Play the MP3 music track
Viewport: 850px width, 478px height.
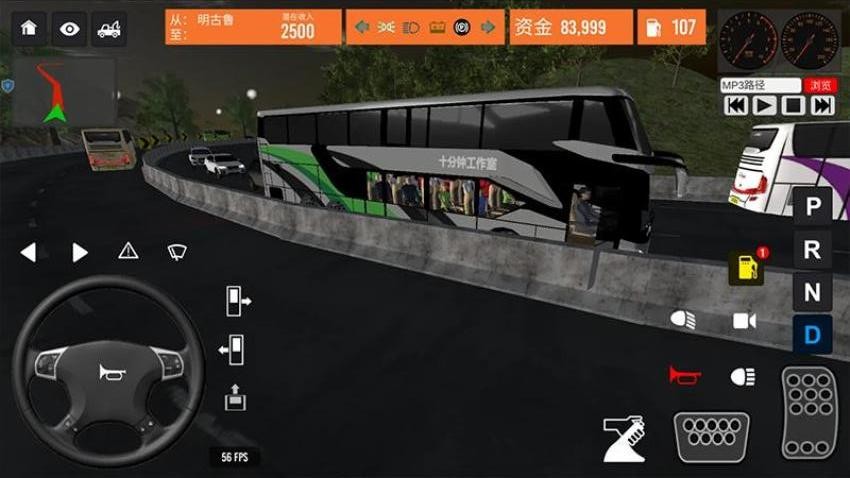(764, 105)
